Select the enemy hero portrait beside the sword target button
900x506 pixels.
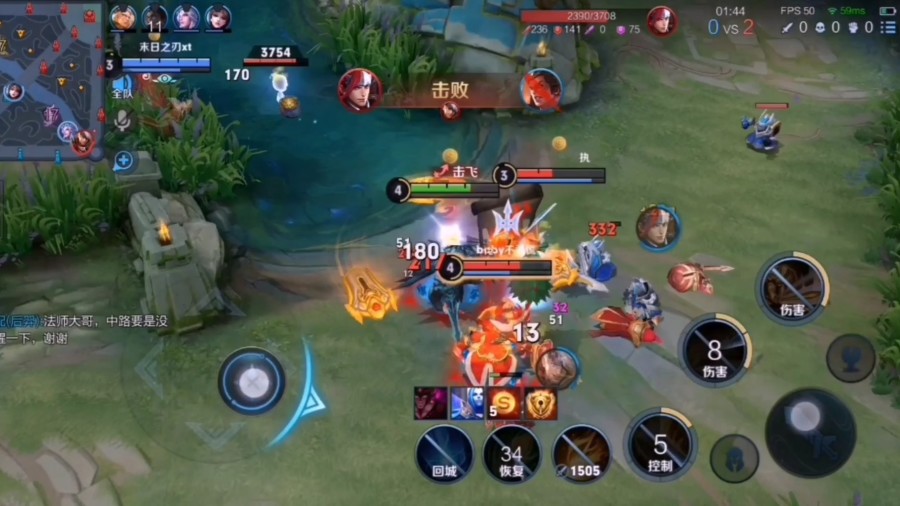[657, 227]
